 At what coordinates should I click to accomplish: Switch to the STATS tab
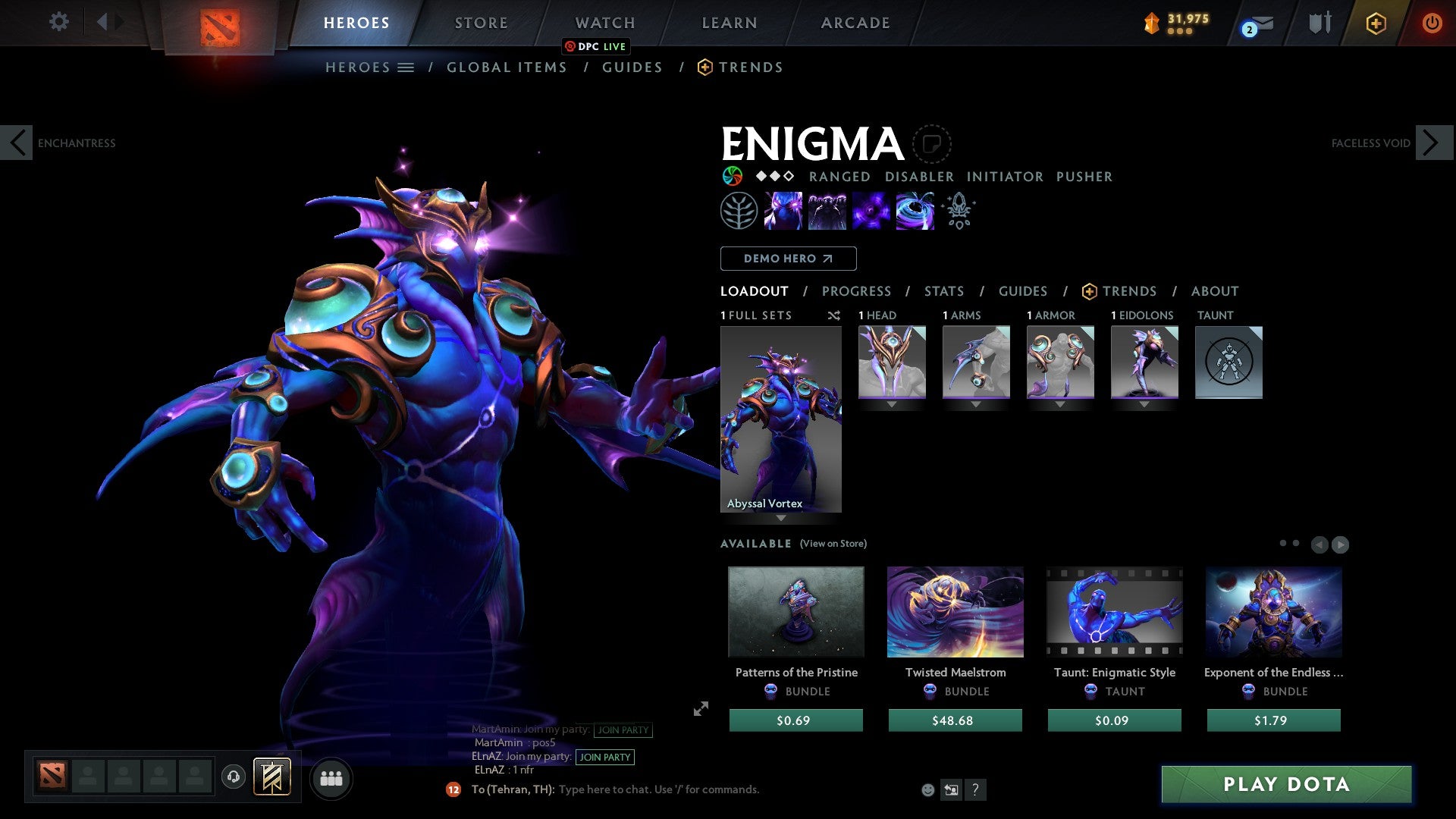944,290
